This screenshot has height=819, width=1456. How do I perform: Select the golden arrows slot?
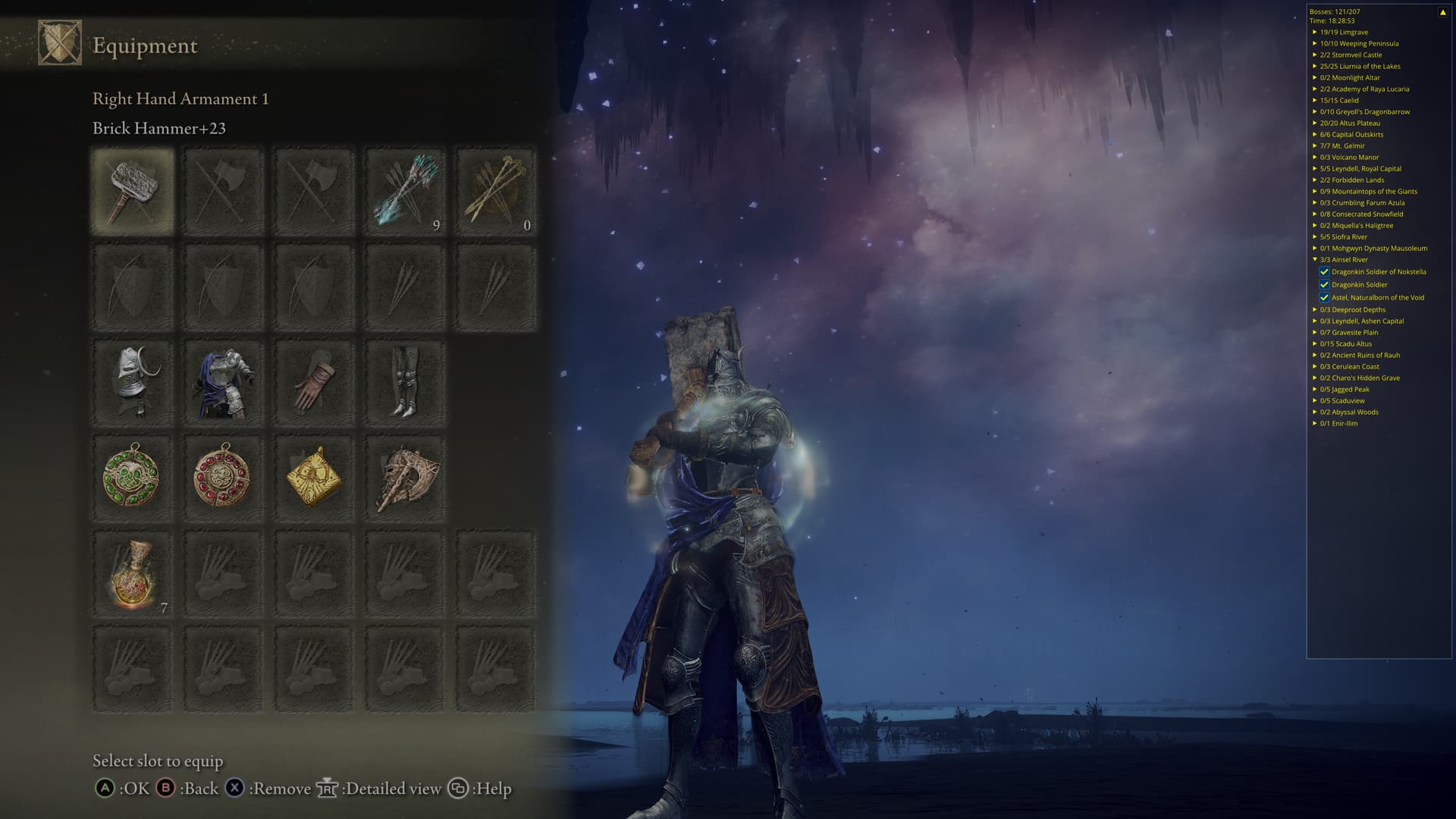(x=496, y=190)
